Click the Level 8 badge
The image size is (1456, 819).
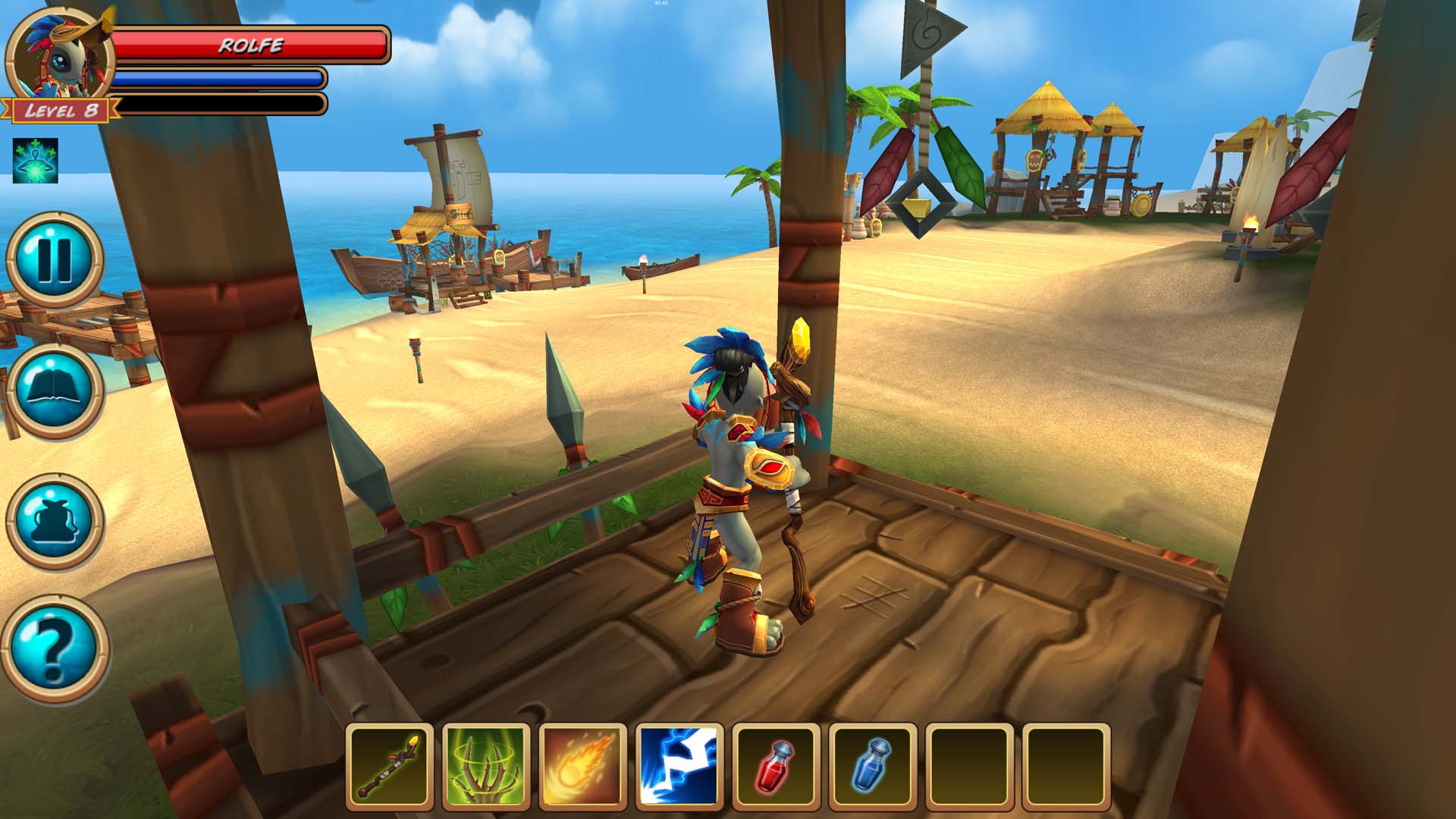pos(63,109)
